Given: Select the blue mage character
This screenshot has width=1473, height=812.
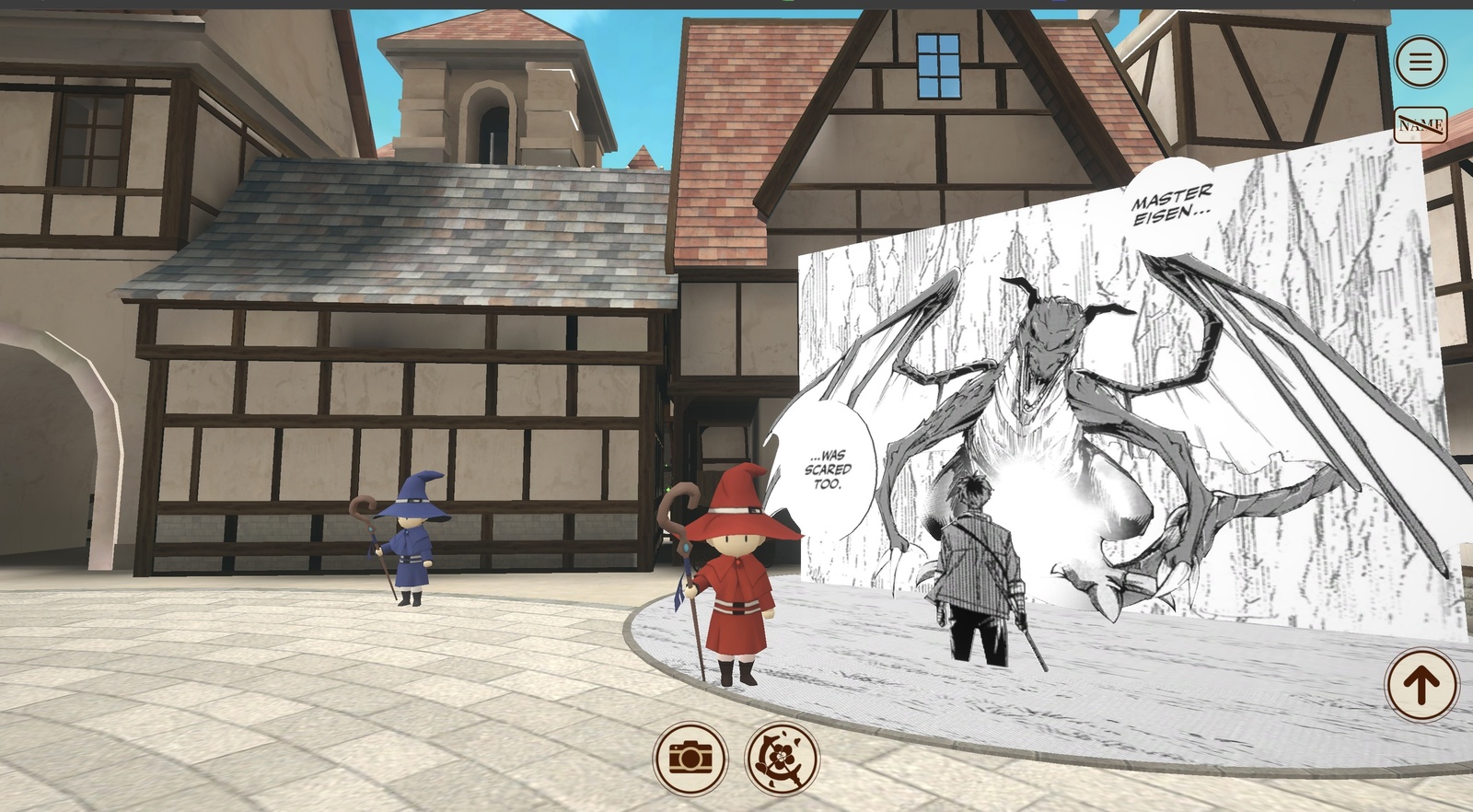Looking at the screenshot, I should [x=410, y=543].
